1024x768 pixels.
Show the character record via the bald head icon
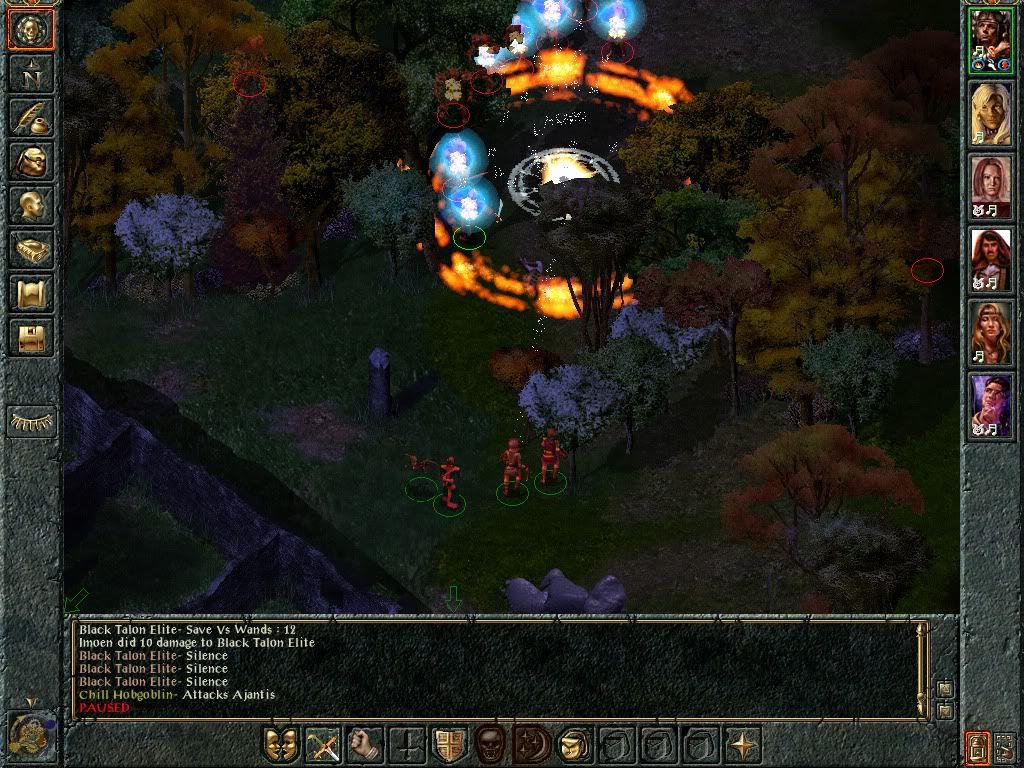(31, 205)
